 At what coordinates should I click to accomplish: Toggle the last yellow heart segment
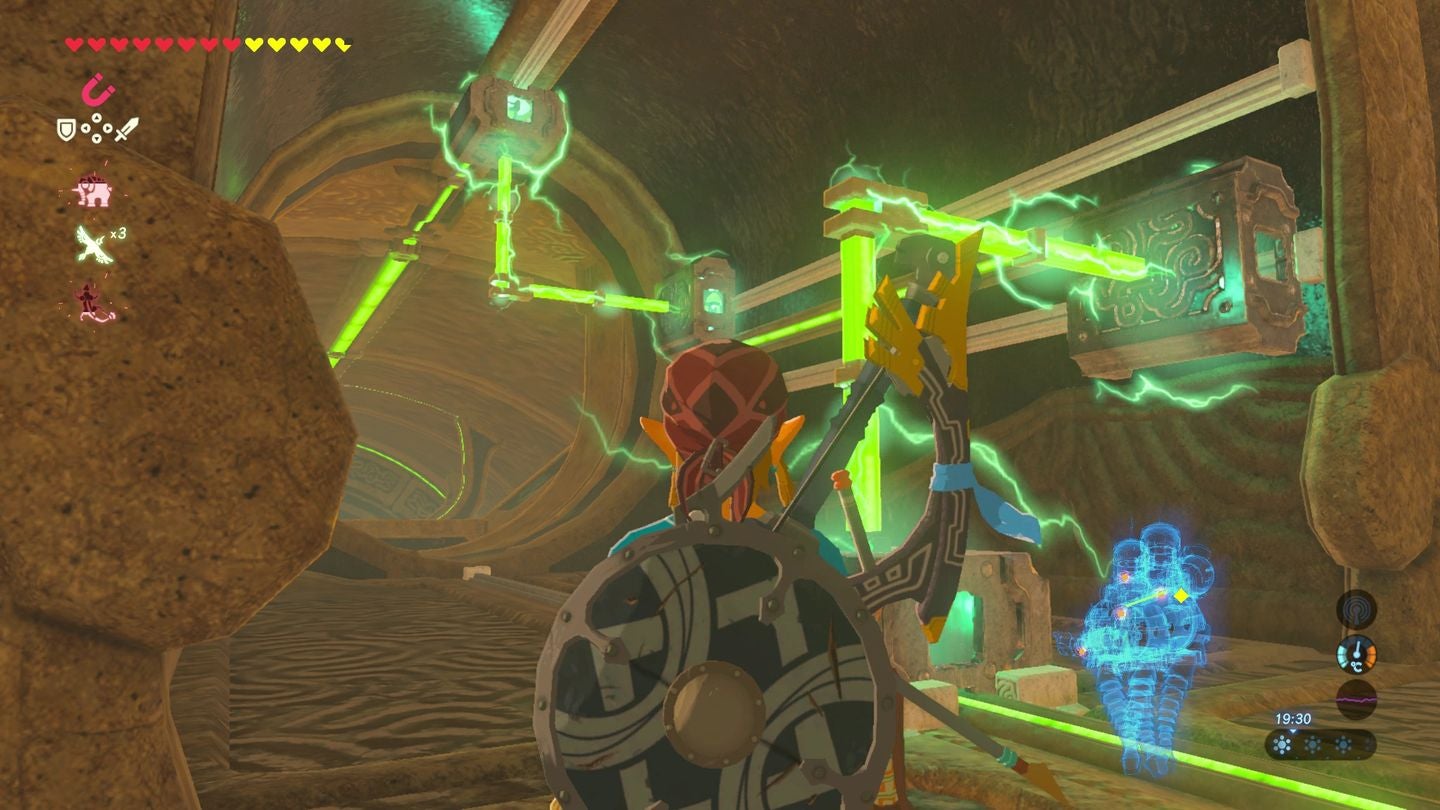[342, 44]
